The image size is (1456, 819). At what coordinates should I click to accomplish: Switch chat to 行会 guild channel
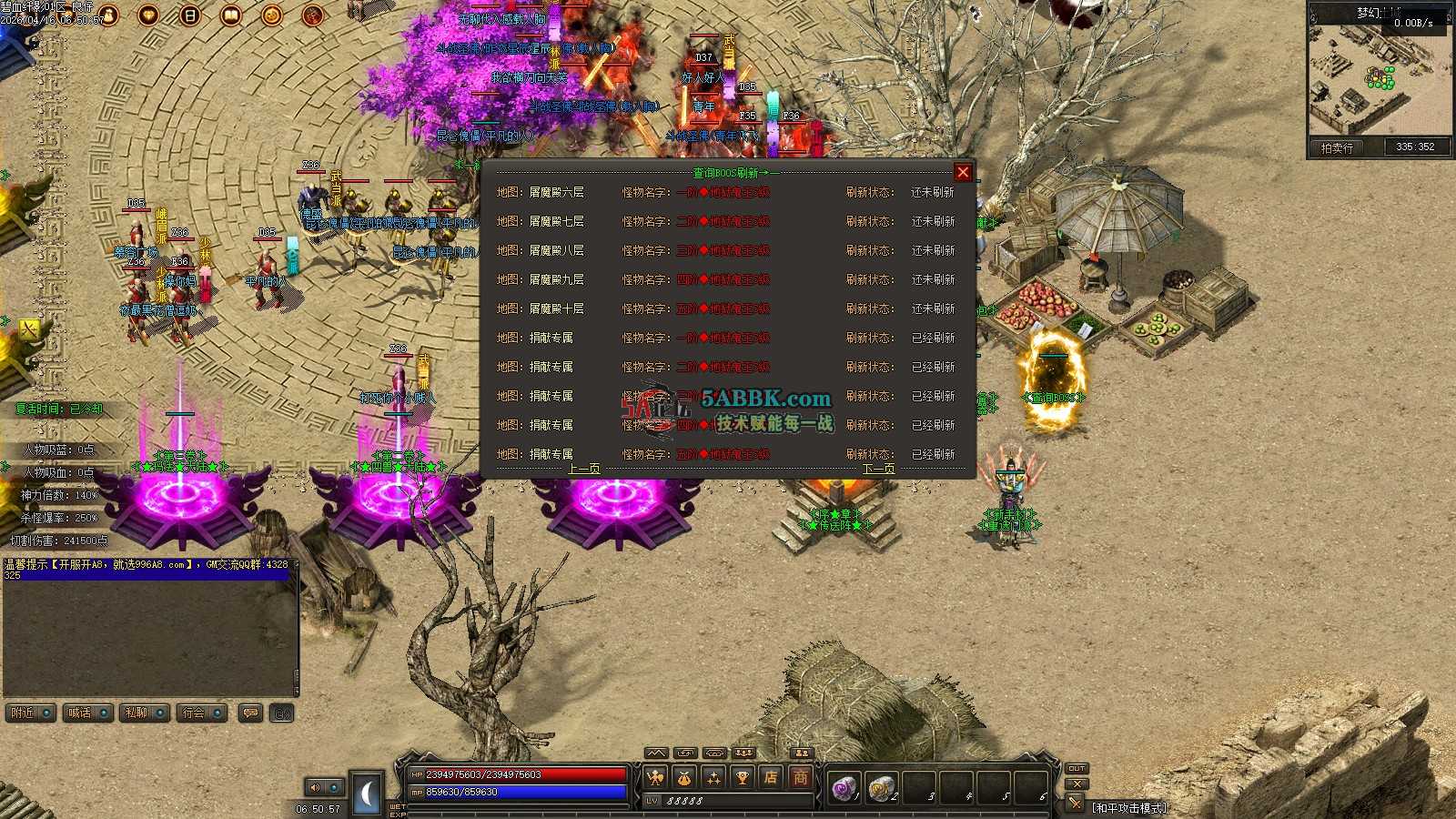pos(202,713)
